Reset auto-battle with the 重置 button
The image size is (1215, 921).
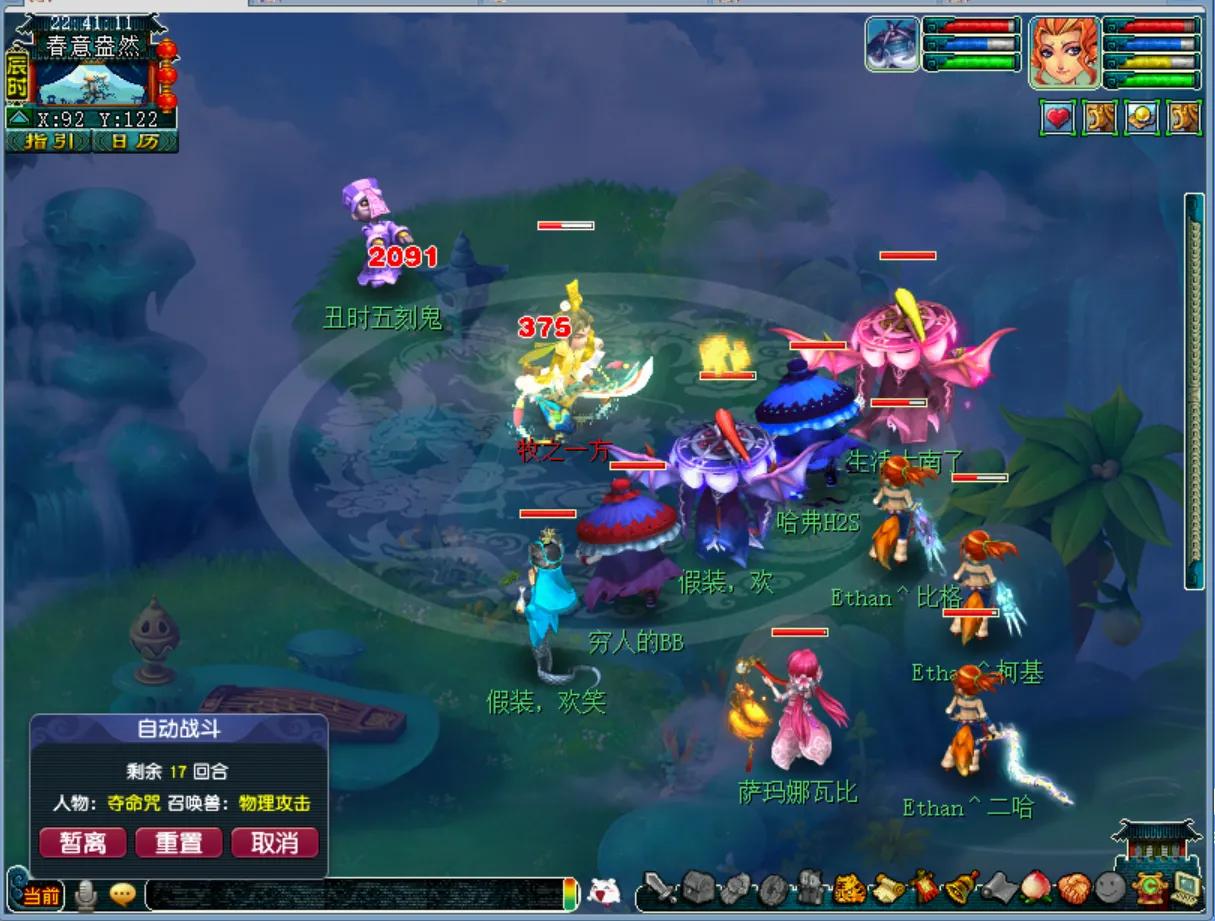click(178, 842)
